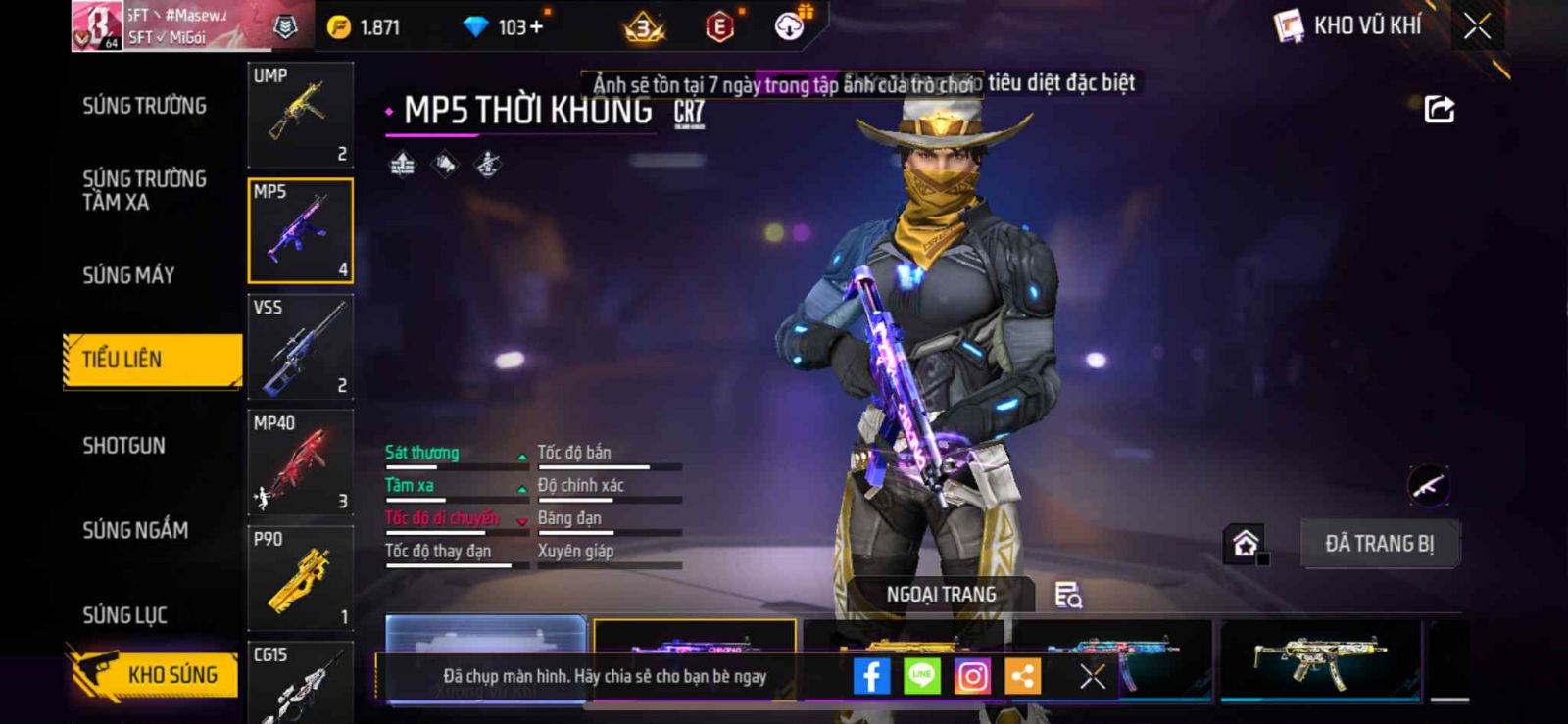Image resolution: width=1568 pixels, height=724 pixels.
Task: Switch to the SÚNG NGẮM category
Action: click(135, 530)
